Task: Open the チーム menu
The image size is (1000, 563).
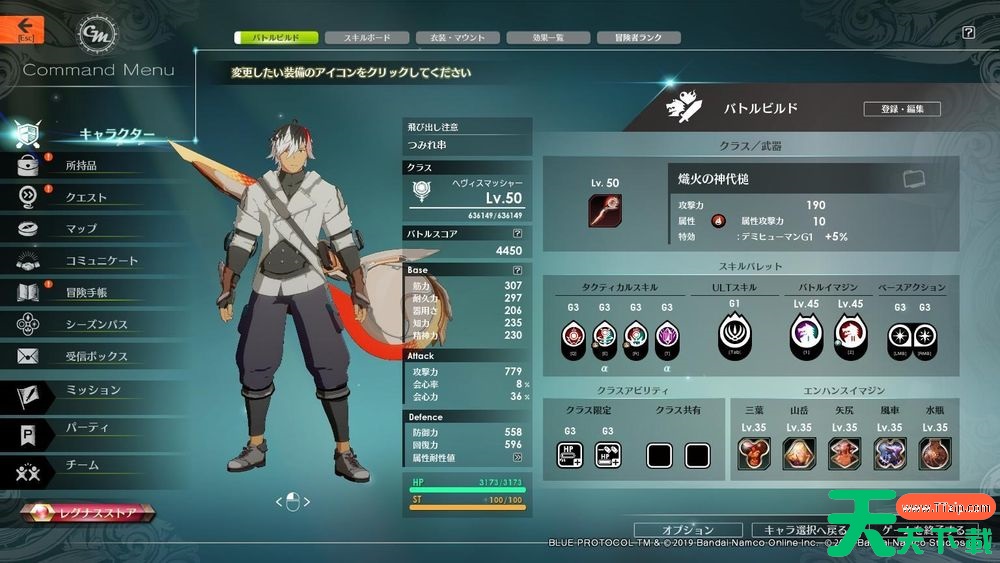Action: pyautogui.click(x=82, y=464)
